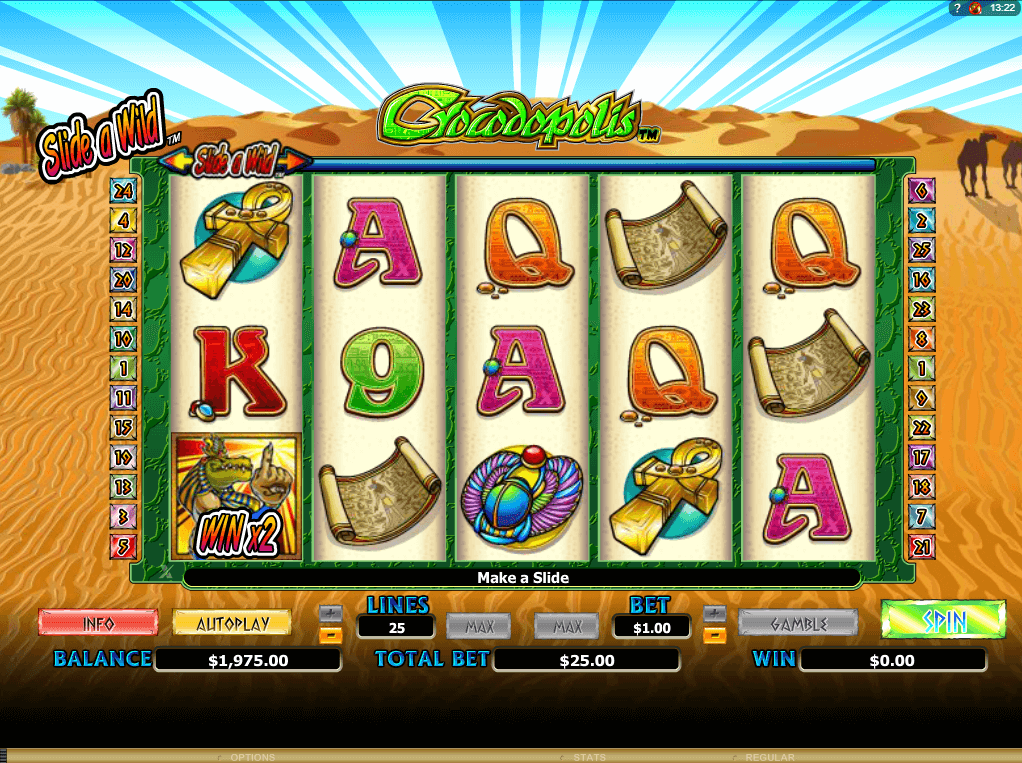Select payline 24 indicator
Viewport: 1022px width, 763px height.
123,190
